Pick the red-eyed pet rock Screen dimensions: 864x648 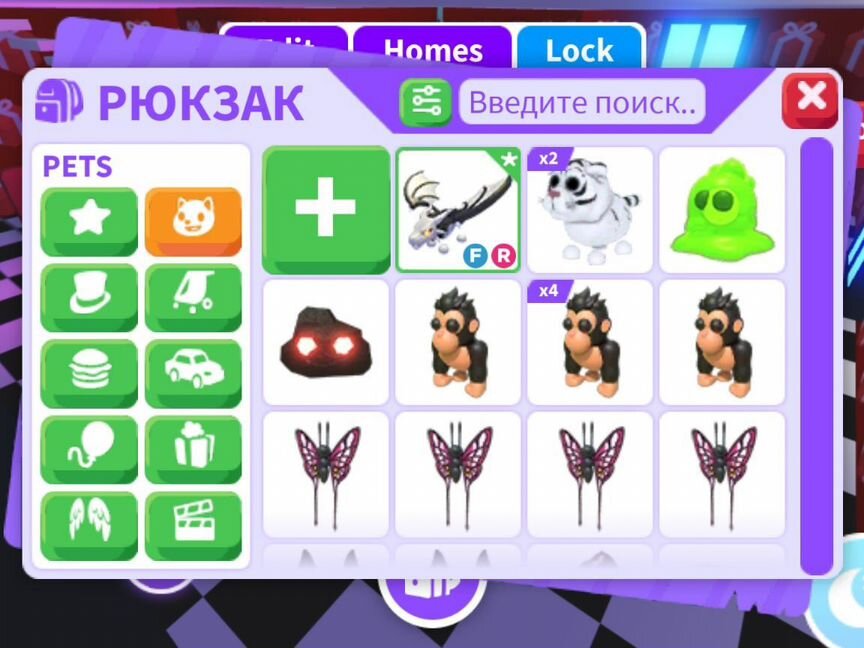326,342
